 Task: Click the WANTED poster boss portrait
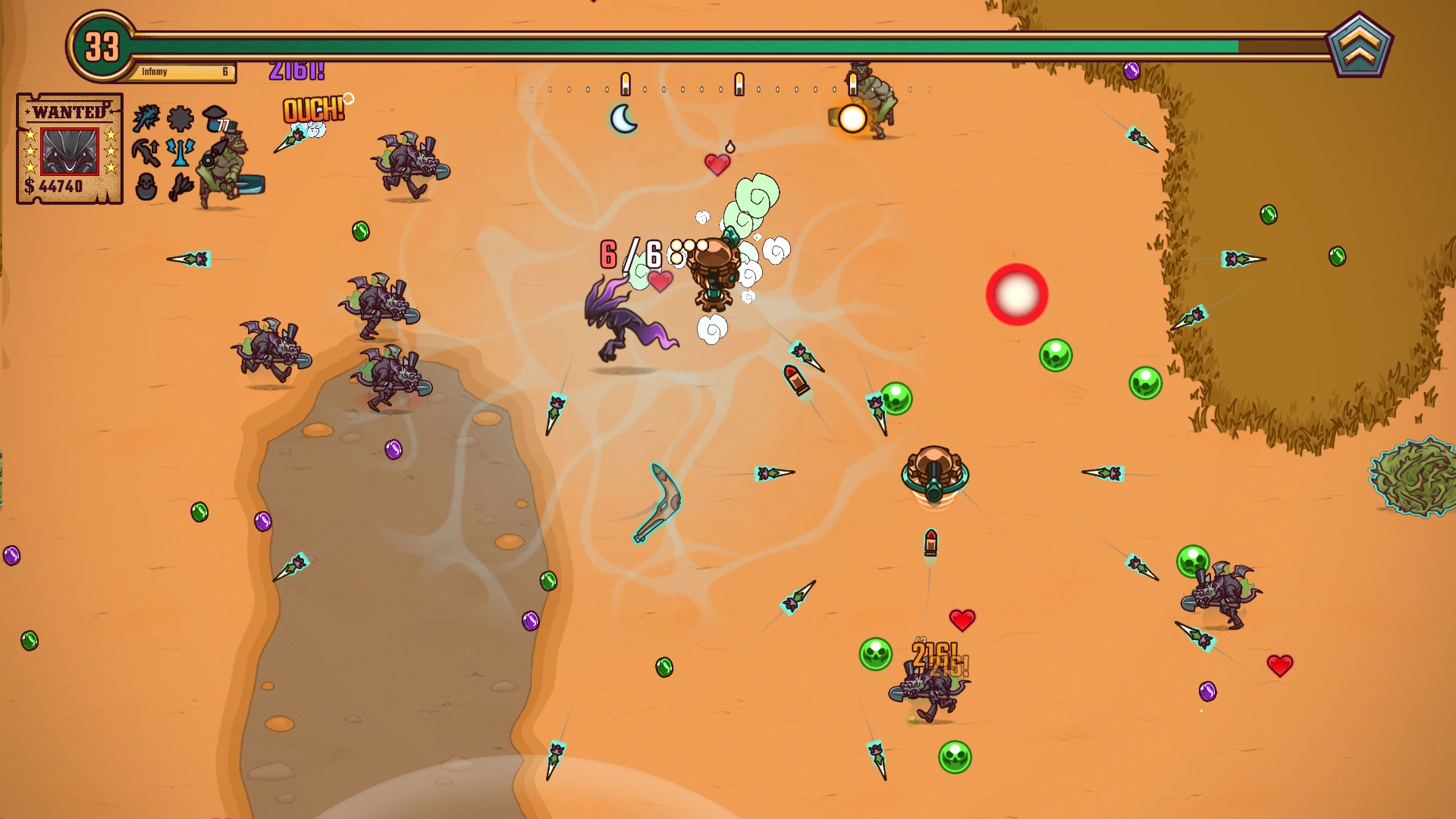click(x=69, y=151)
